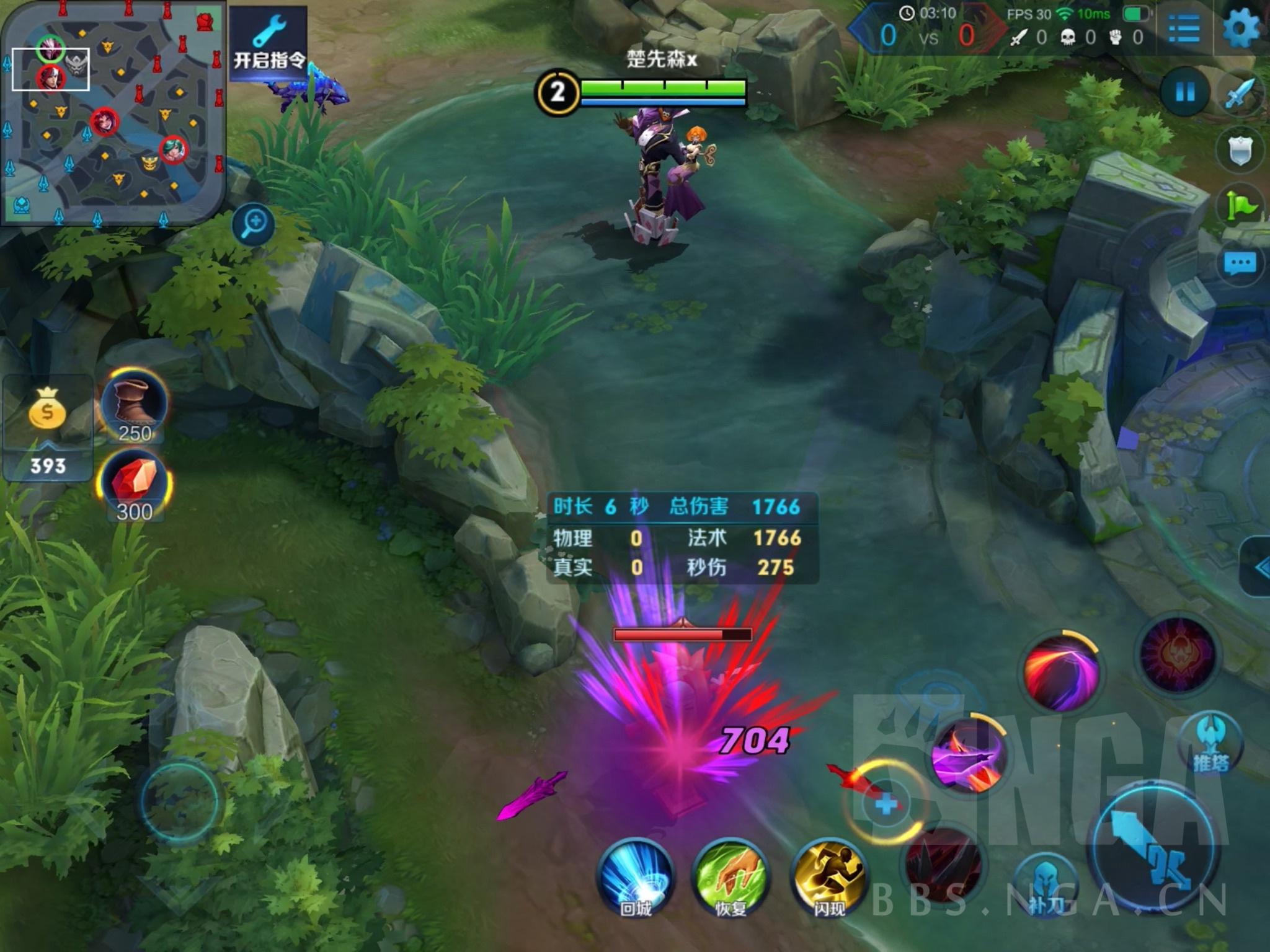Buy the recommended boots for 250
The height and width of the screenshot is (952, 1270).
[134, 404]
